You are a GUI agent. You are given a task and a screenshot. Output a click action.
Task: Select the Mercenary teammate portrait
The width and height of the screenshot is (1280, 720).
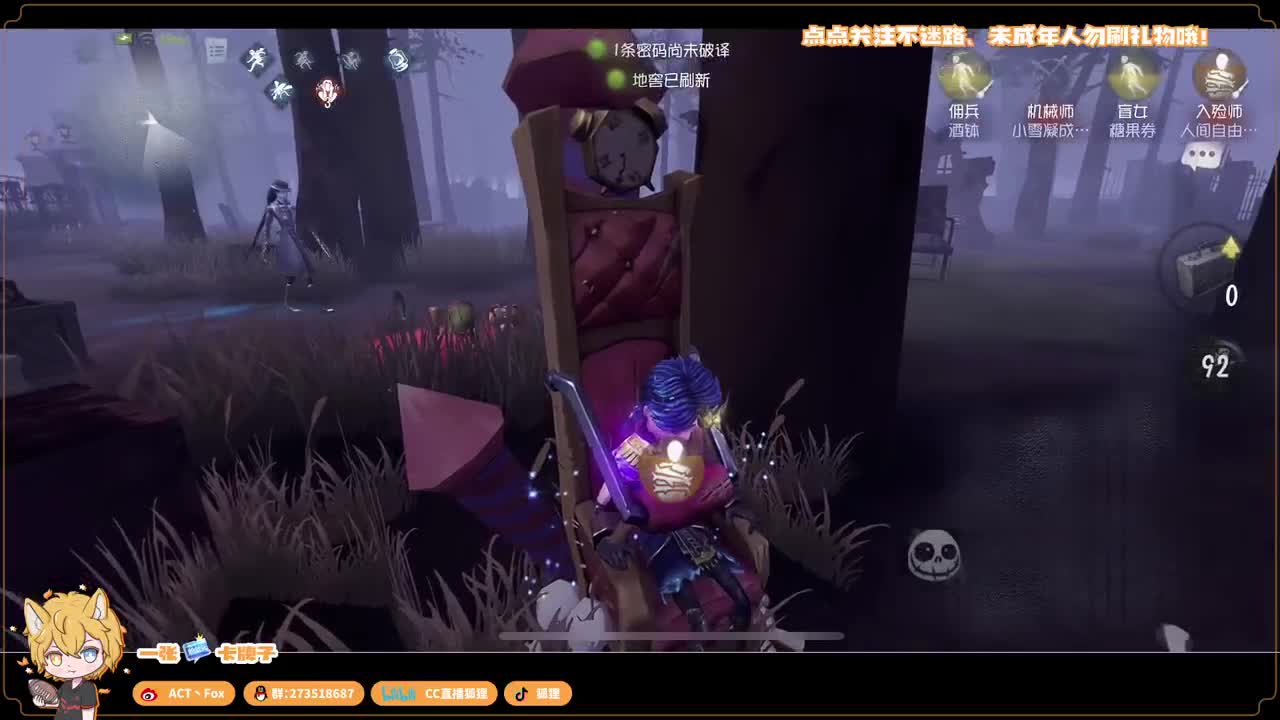[963, 80]
